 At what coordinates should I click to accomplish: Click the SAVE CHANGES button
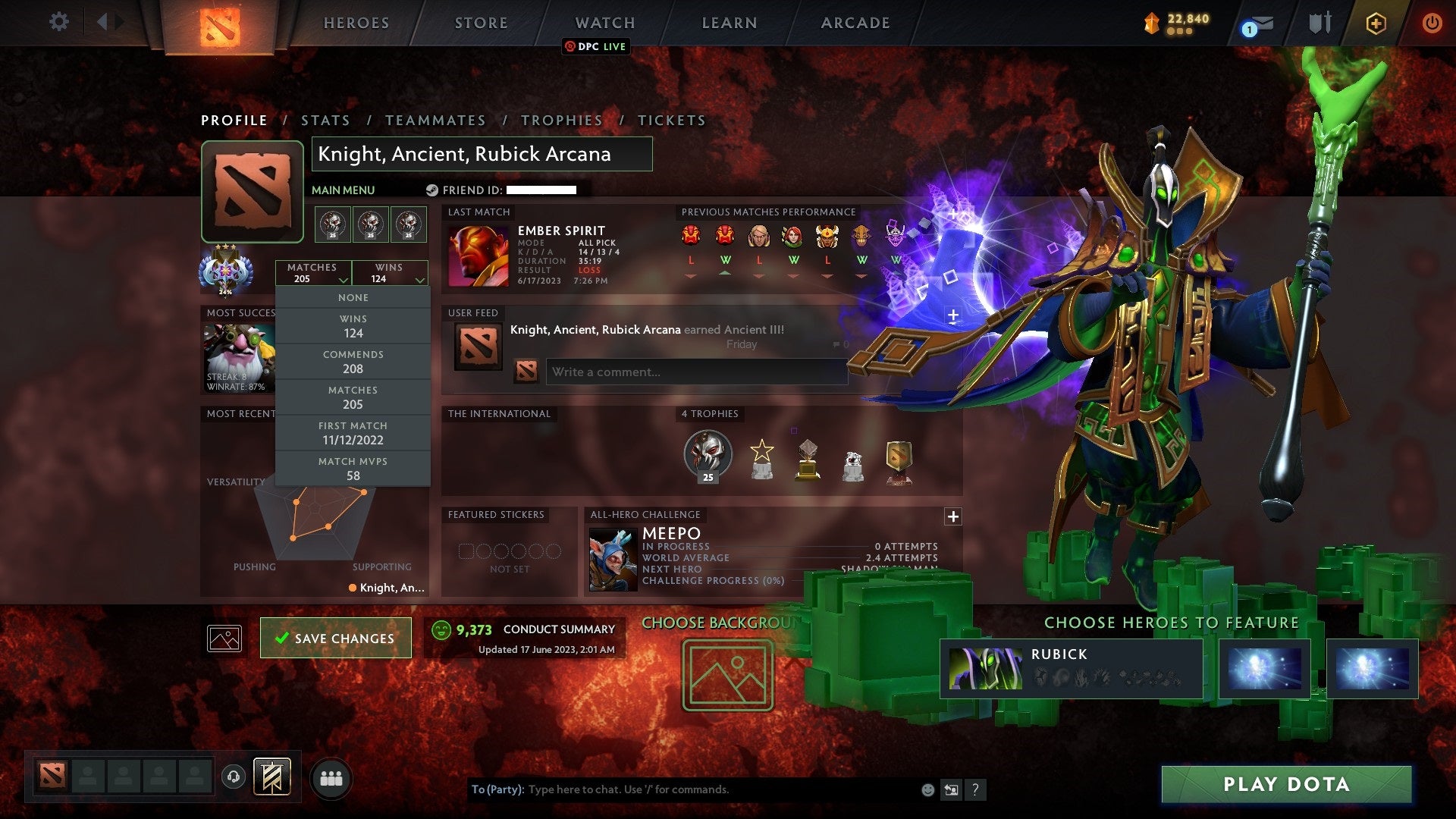pyautogui.click(x=335, y=638)
